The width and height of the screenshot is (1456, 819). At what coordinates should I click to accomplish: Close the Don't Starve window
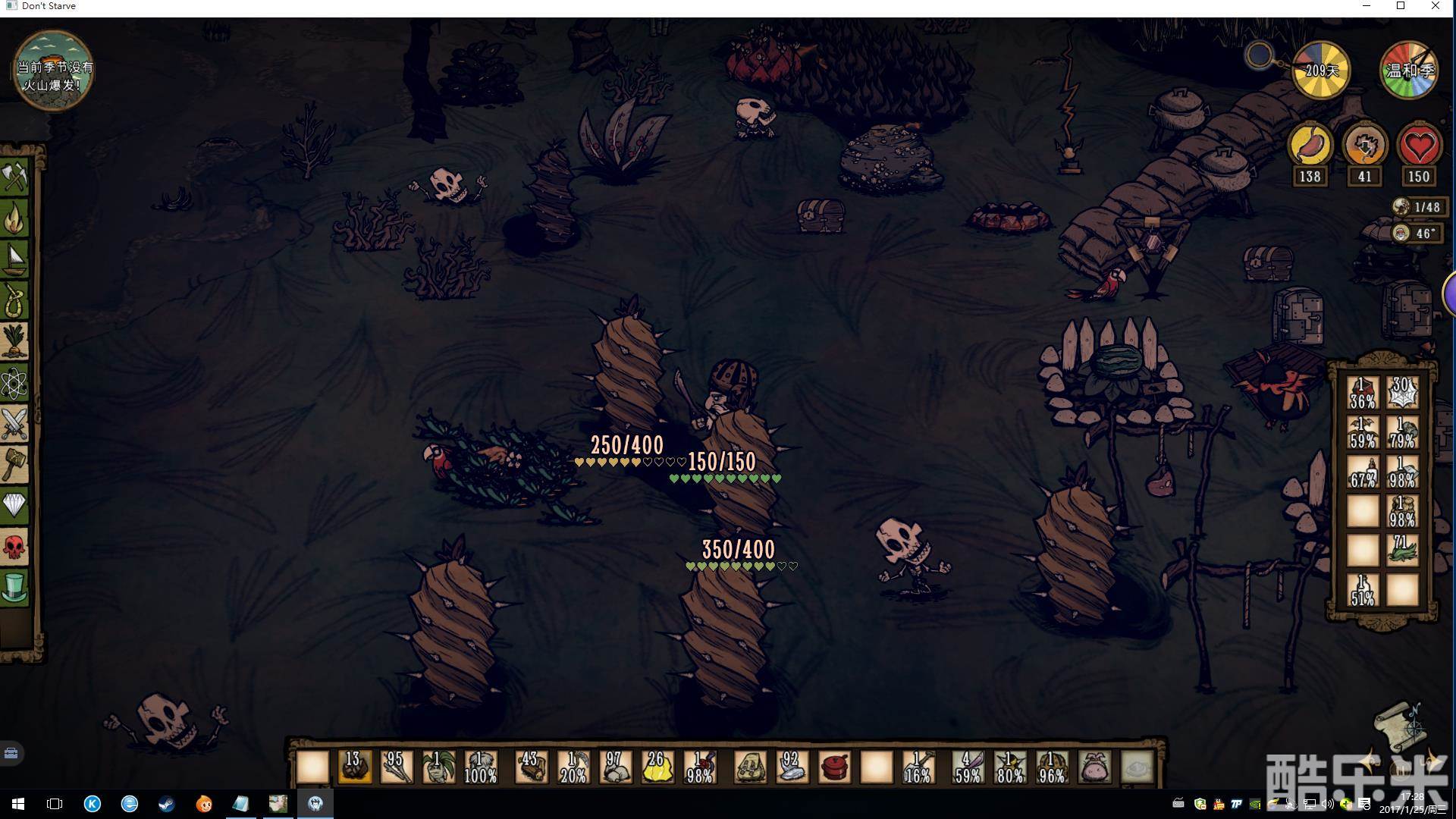1436,6
